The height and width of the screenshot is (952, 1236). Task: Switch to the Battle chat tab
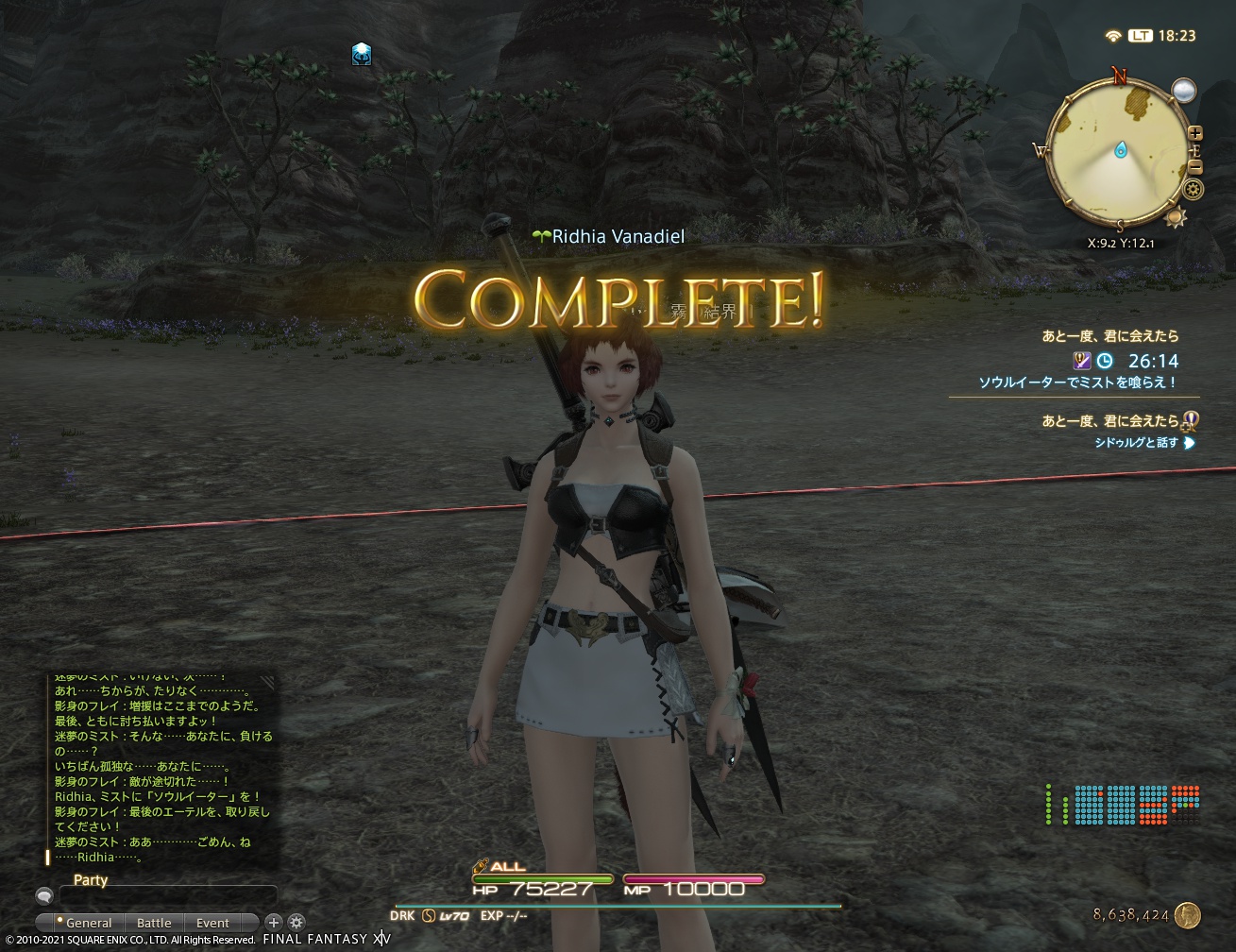click(x=154, y=923)
